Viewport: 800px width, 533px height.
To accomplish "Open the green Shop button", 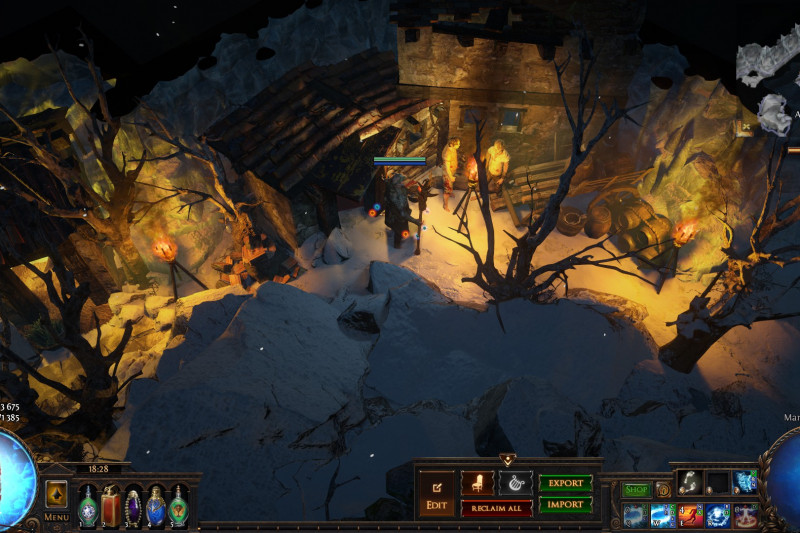I will click(x=637, y=490).
